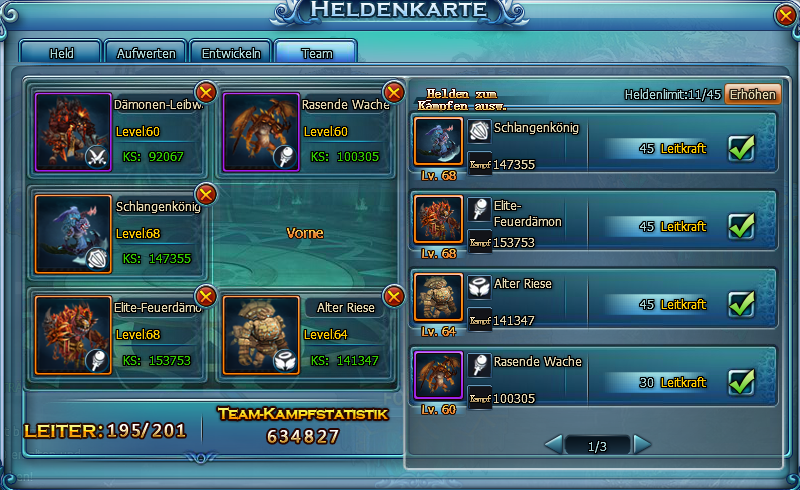
Task: Remove Schlangenkönig from the team formation
Action: pyautogui.click(x=206, y=194)
